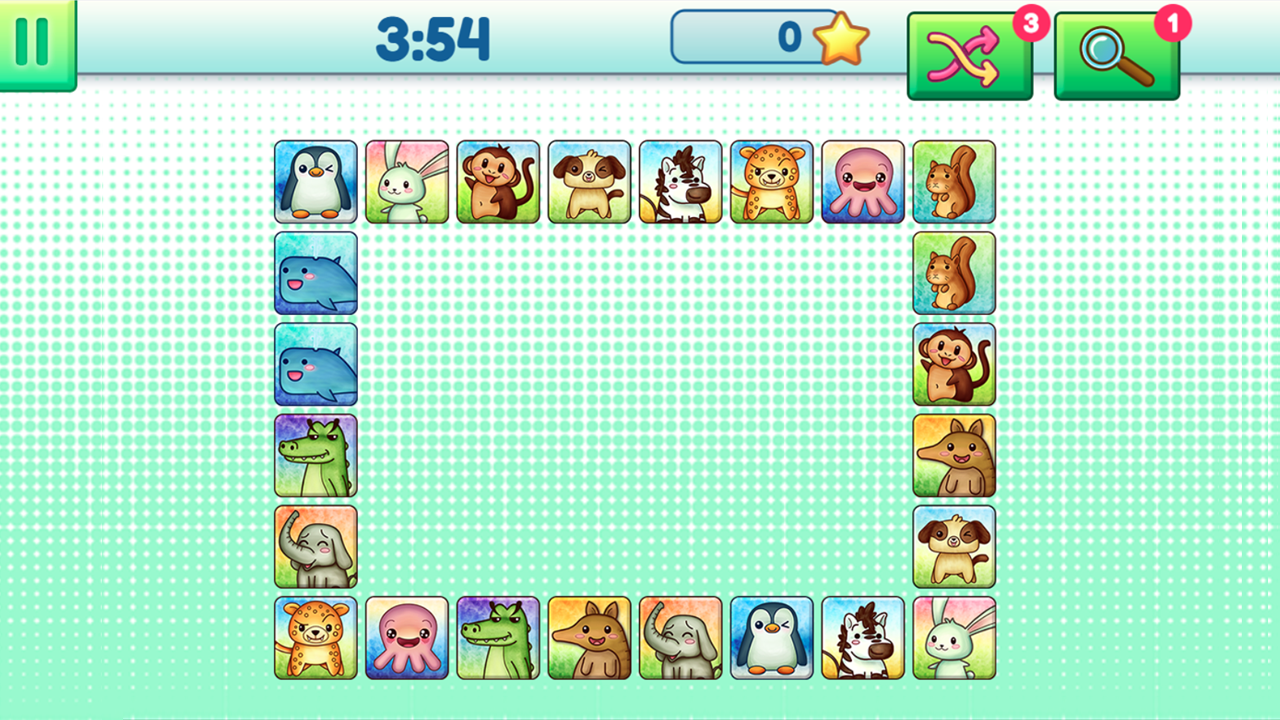
Task: Pause the game
Action: (x=32, y=40)
